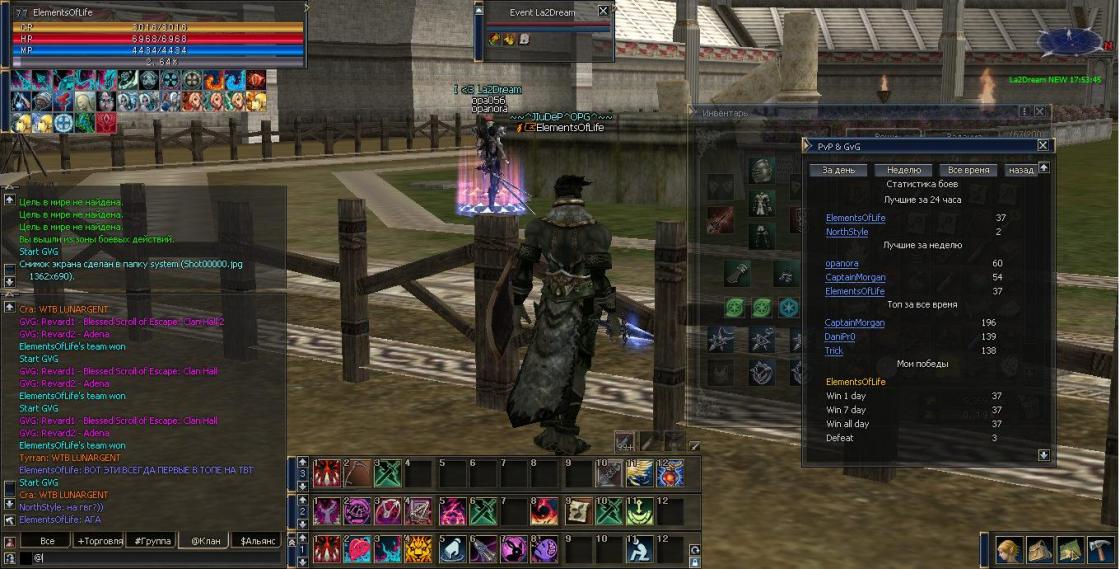Open DaniPr0's link in the all-time top
The width and height of the screenshot is (1120, 569).
[x=840, y=337]
